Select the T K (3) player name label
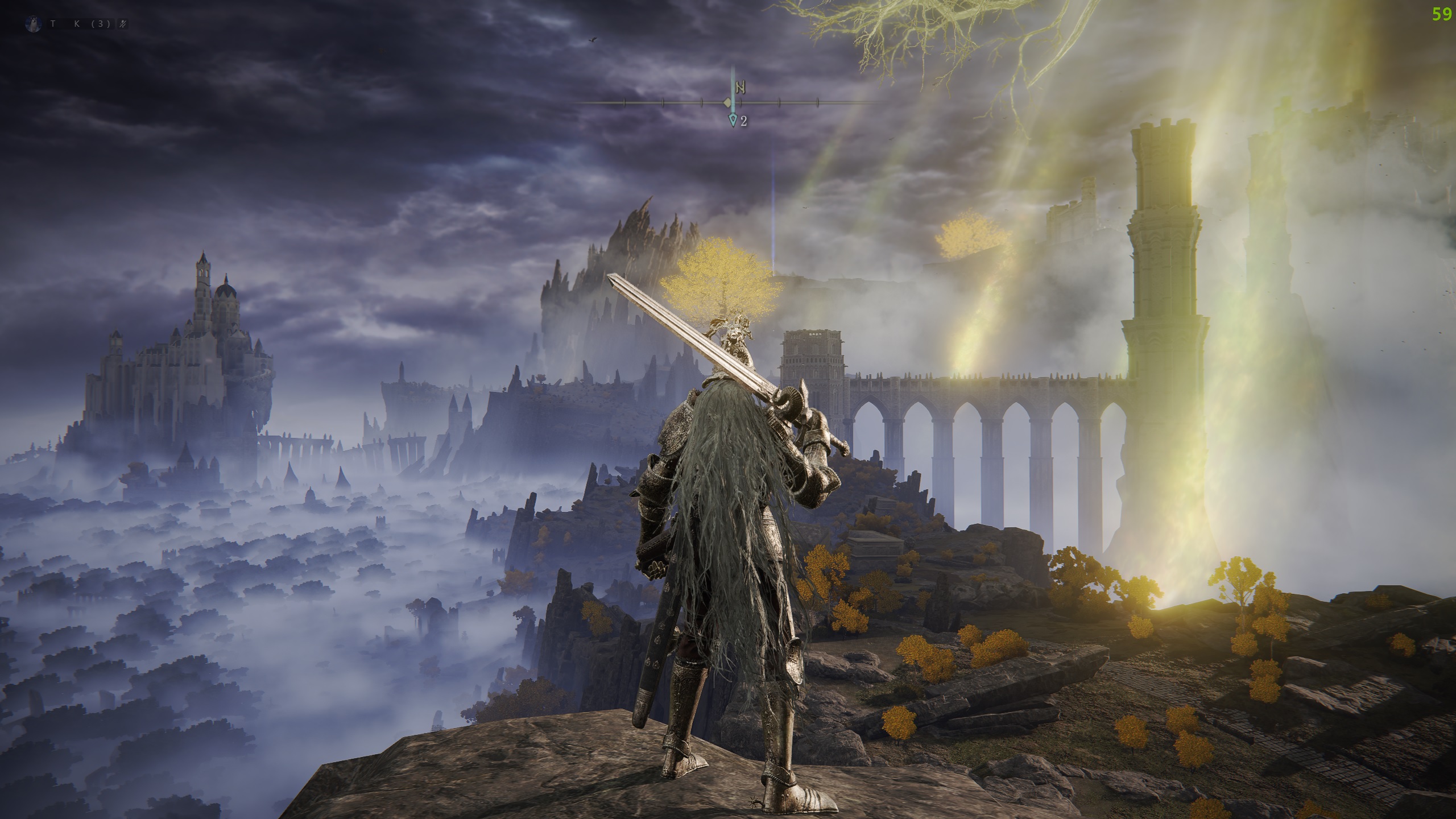 tap(80, 24)
